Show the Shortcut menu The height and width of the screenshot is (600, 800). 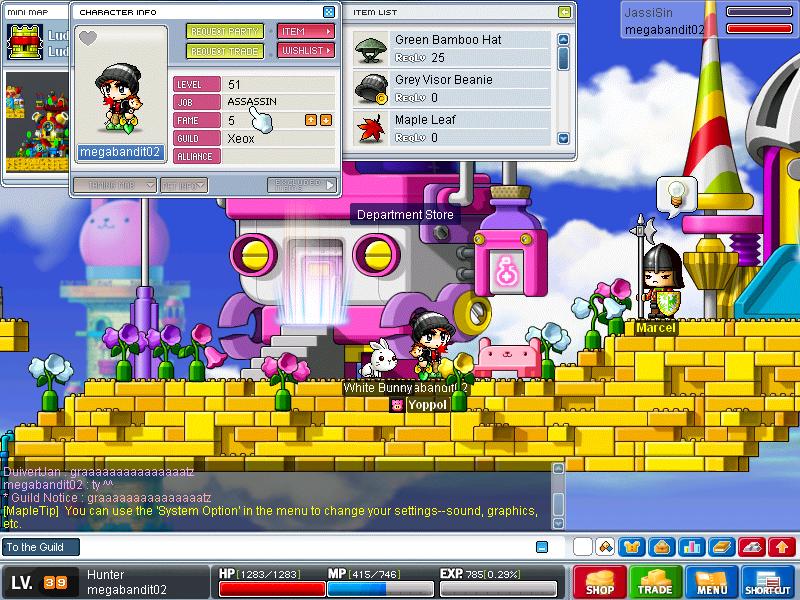click(768, 582)
